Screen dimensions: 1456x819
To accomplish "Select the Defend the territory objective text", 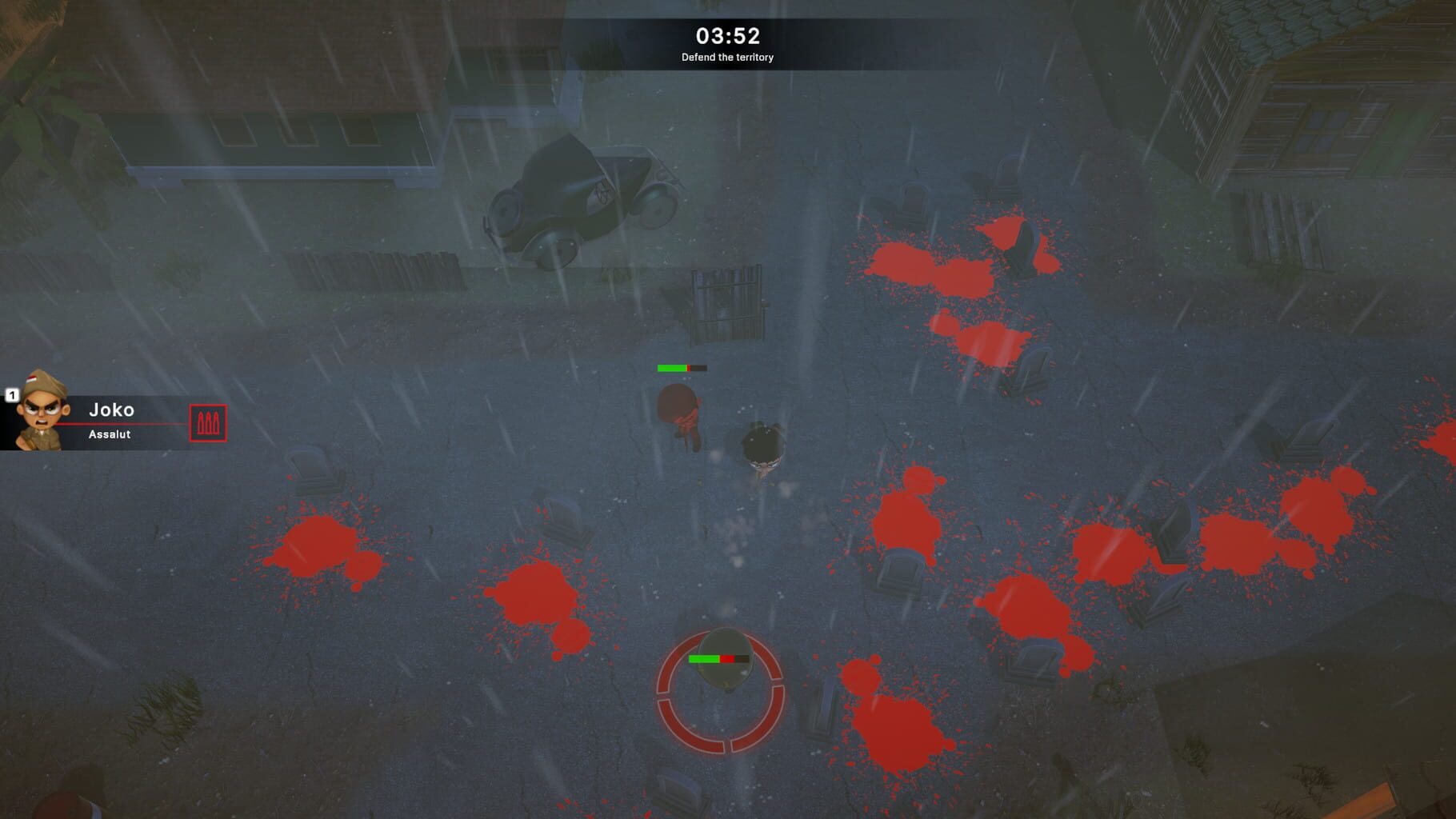I will 729,58.
